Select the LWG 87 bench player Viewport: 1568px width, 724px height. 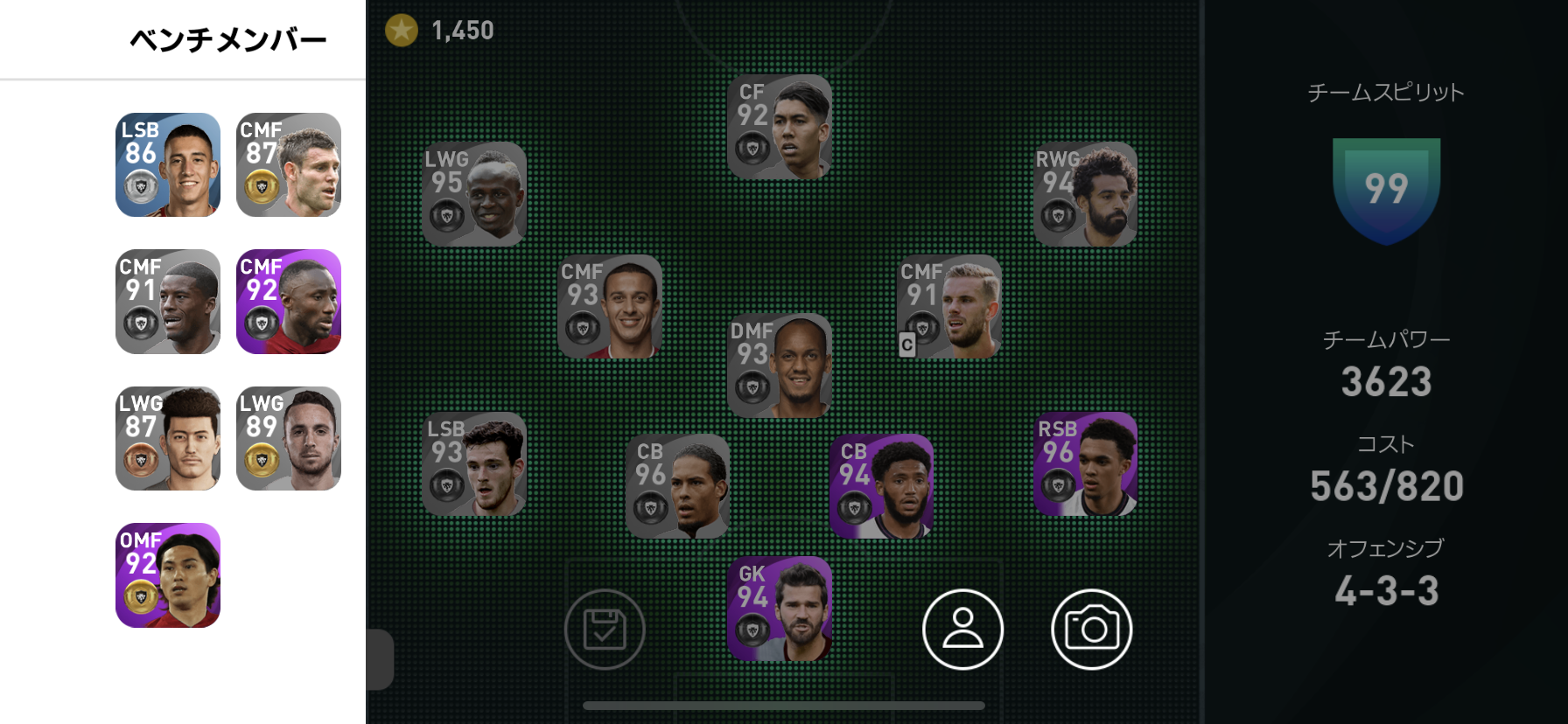pyautogui.click(x=168, y=438)
